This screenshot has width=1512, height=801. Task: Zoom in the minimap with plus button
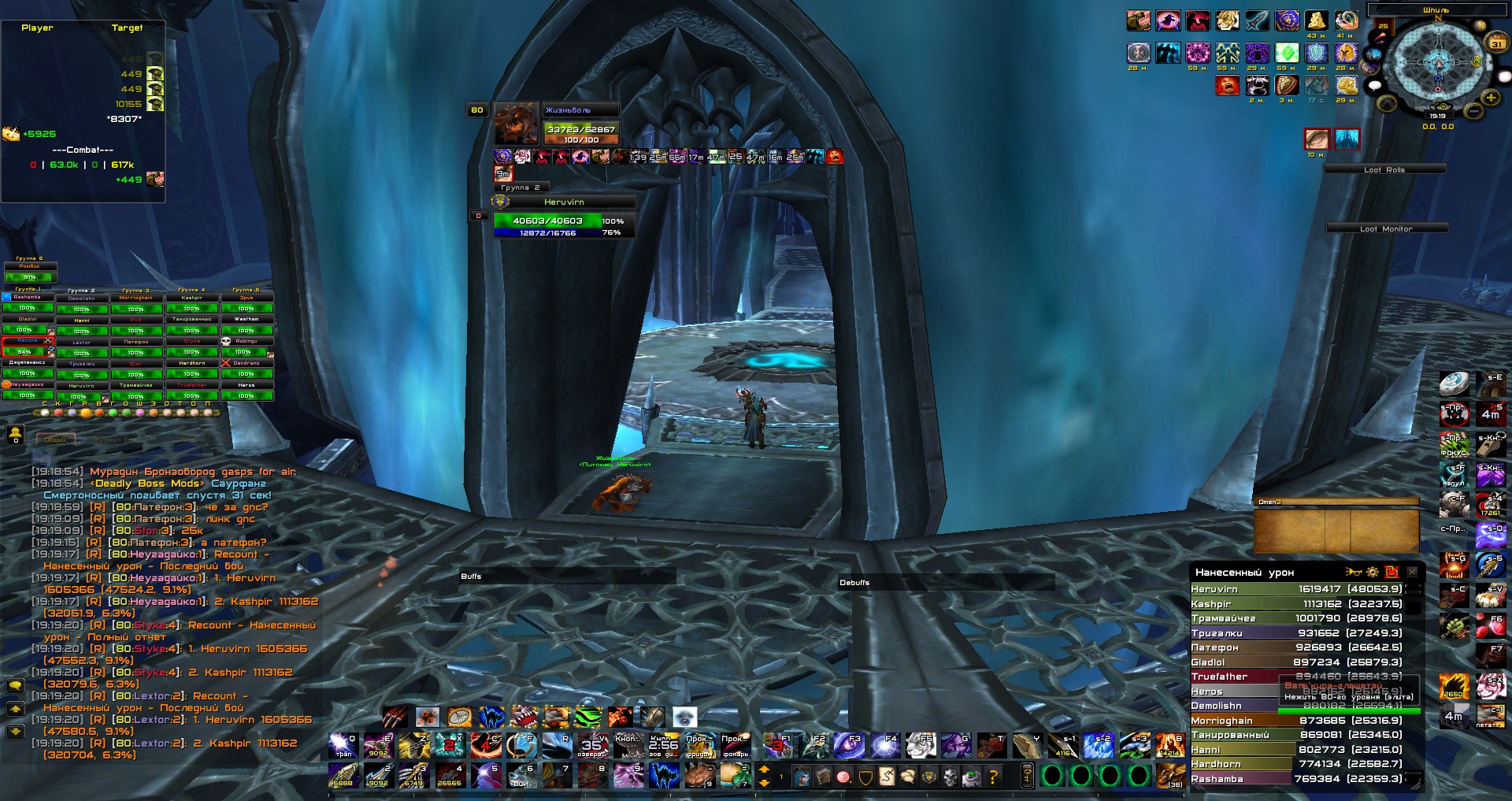[1491, 98]
